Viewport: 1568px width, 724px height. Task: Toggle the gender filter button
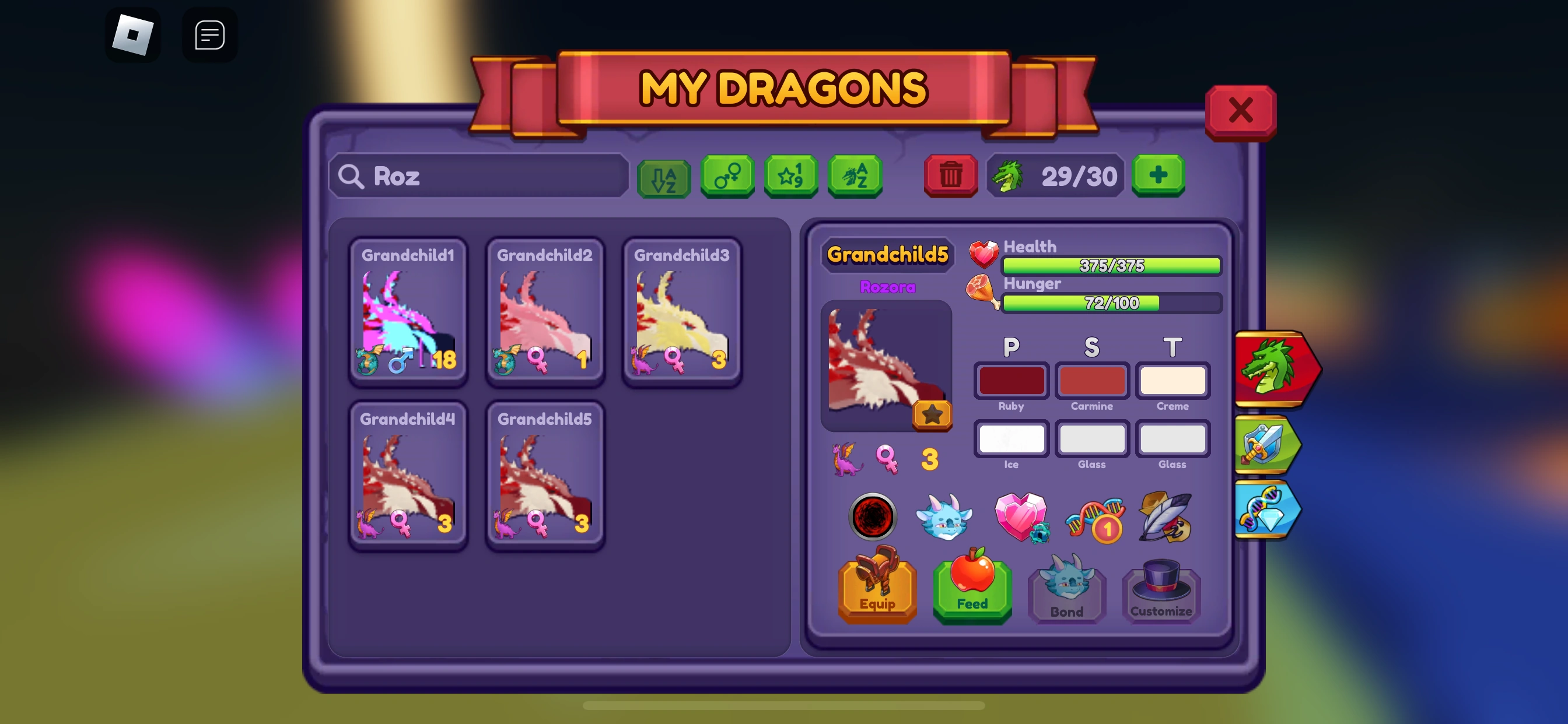tap(728, 177)
